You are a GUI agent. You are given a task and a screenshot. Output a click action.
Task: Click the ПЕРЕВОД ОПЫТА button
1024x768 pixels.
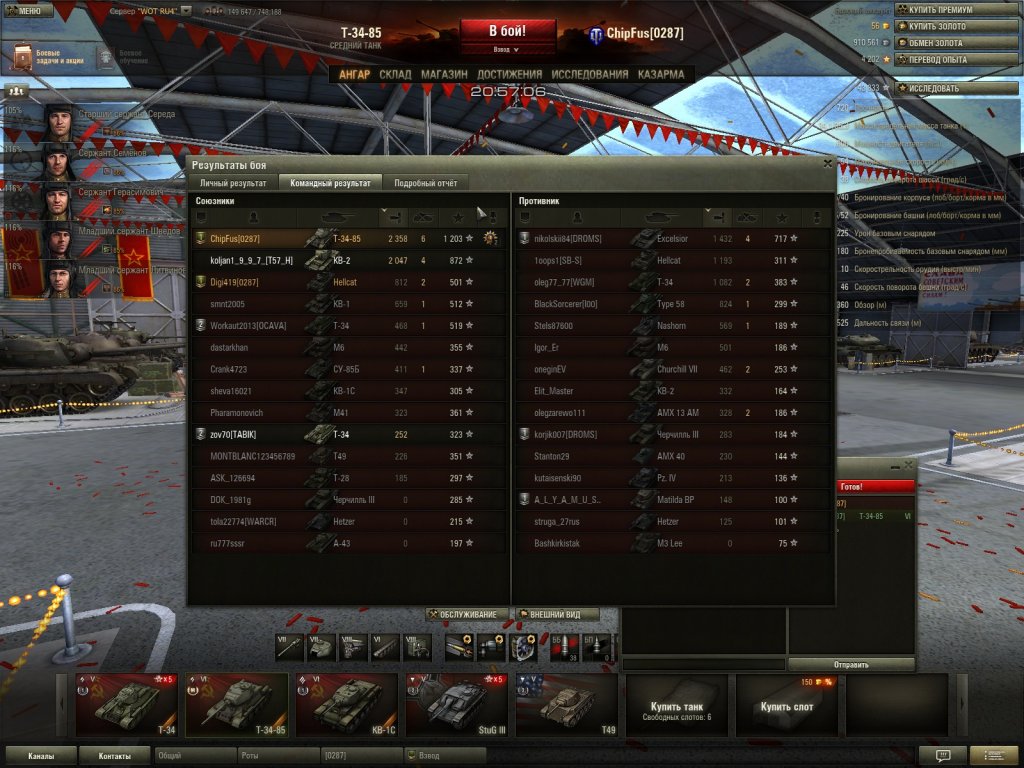tap(954, 59)
